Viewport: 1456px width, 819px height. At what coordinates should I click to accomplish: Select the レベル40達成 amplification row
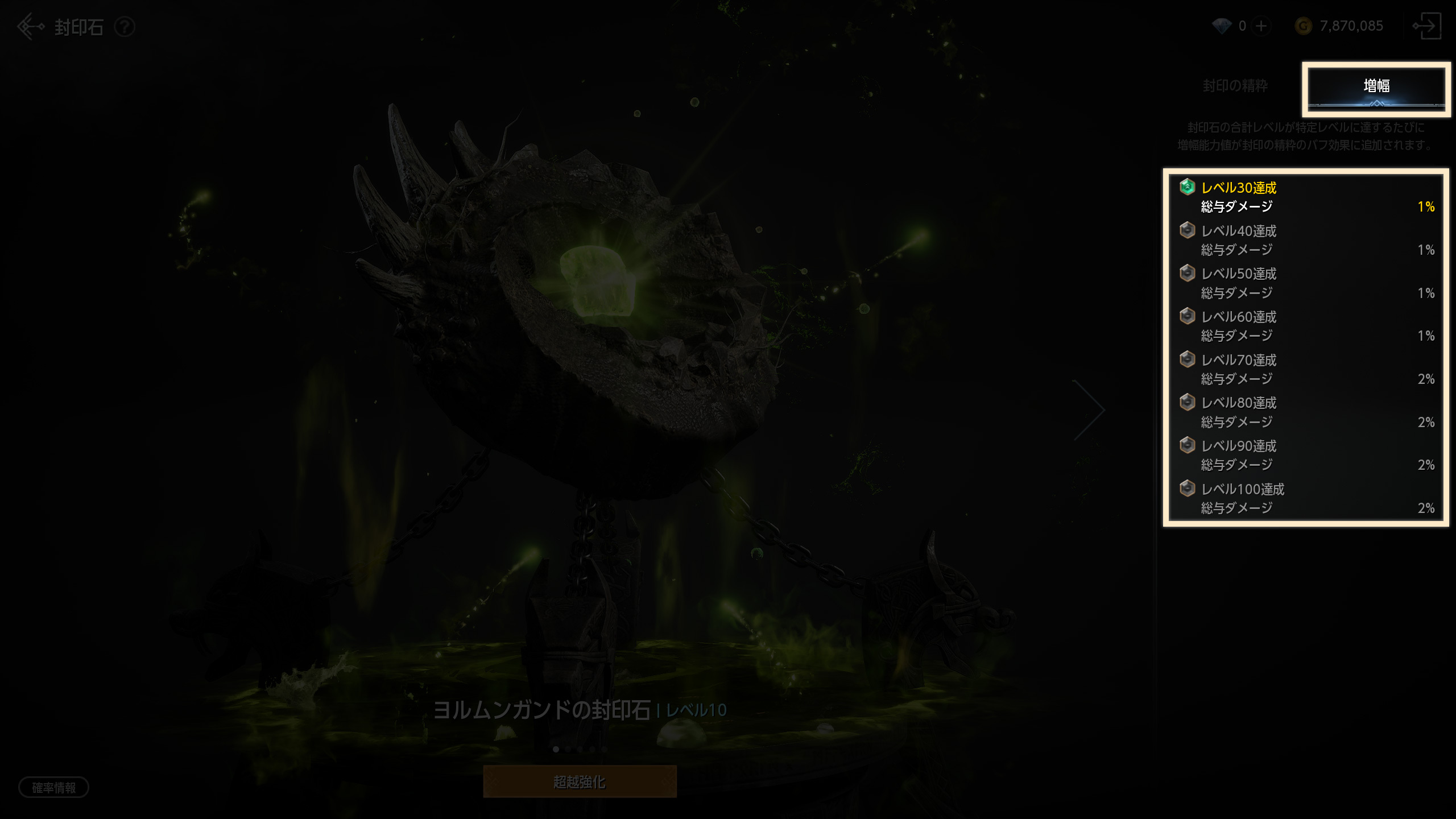pos(1306,241)
